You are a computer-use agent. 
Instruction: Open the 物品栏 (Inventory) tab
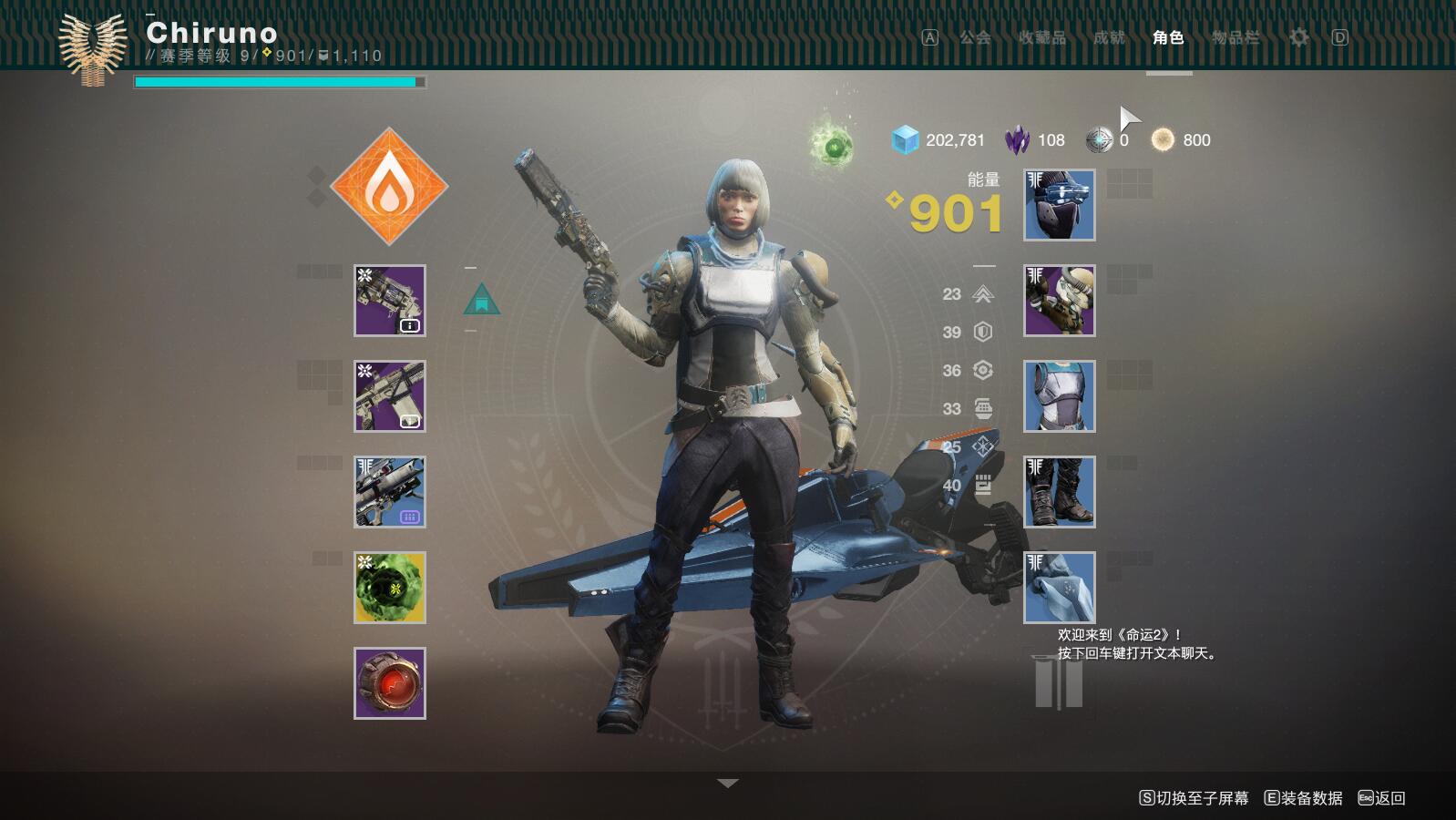pos(1236,37)
